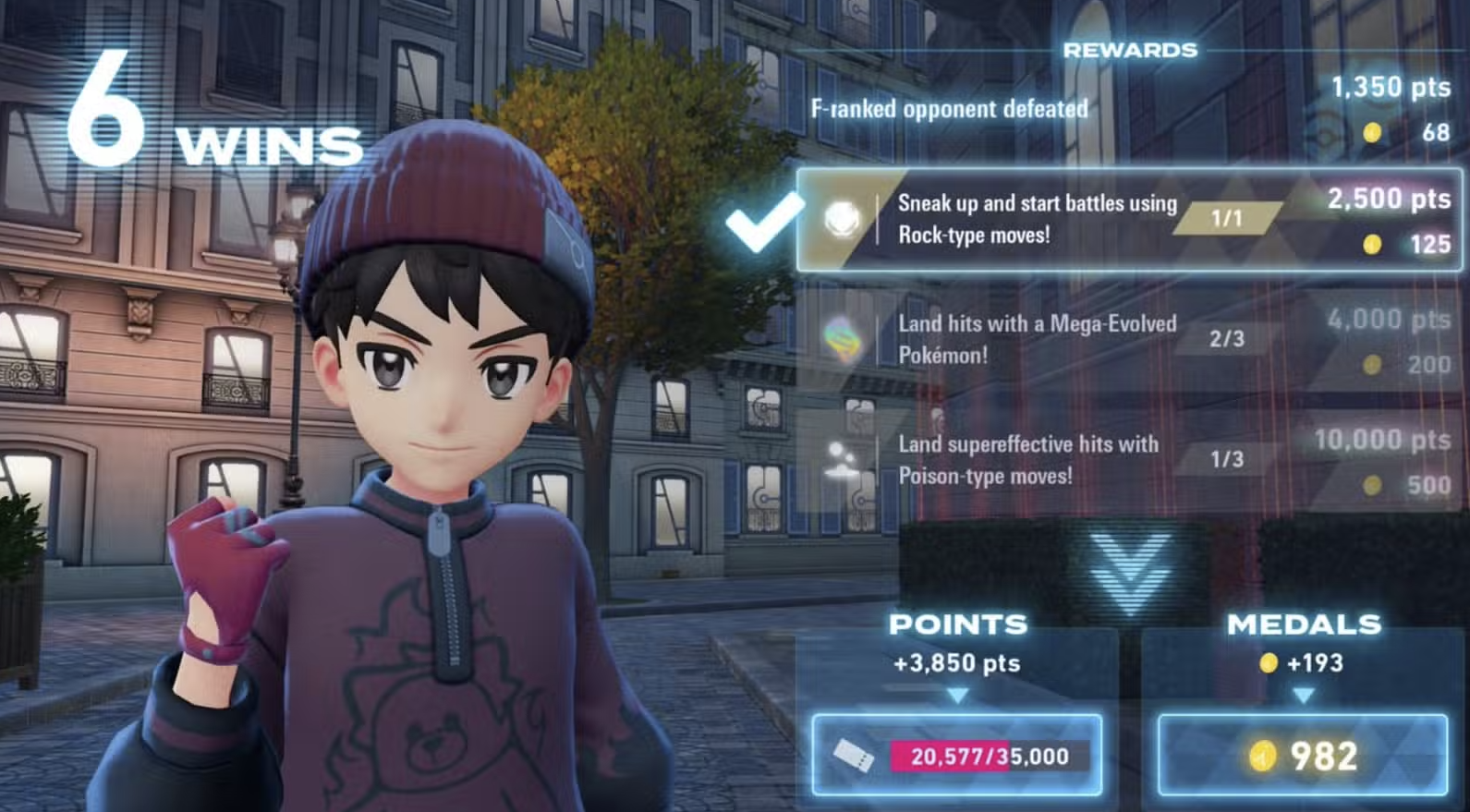Open the medals total panel
The image size is (1470, 812).
tap(1303, 756)
